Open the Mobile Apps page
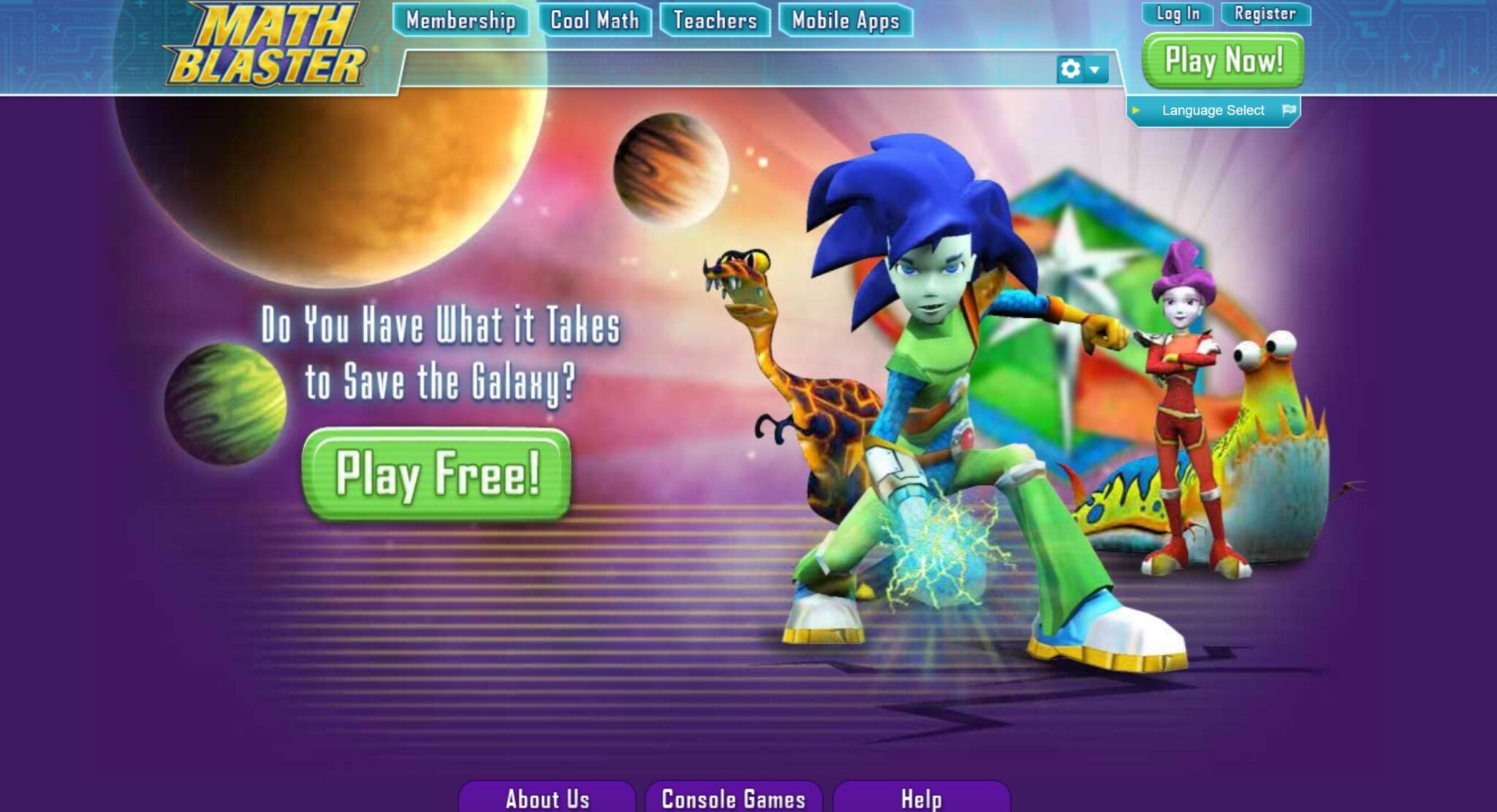Screen dimensions: 1497x812 pos(844,20)
